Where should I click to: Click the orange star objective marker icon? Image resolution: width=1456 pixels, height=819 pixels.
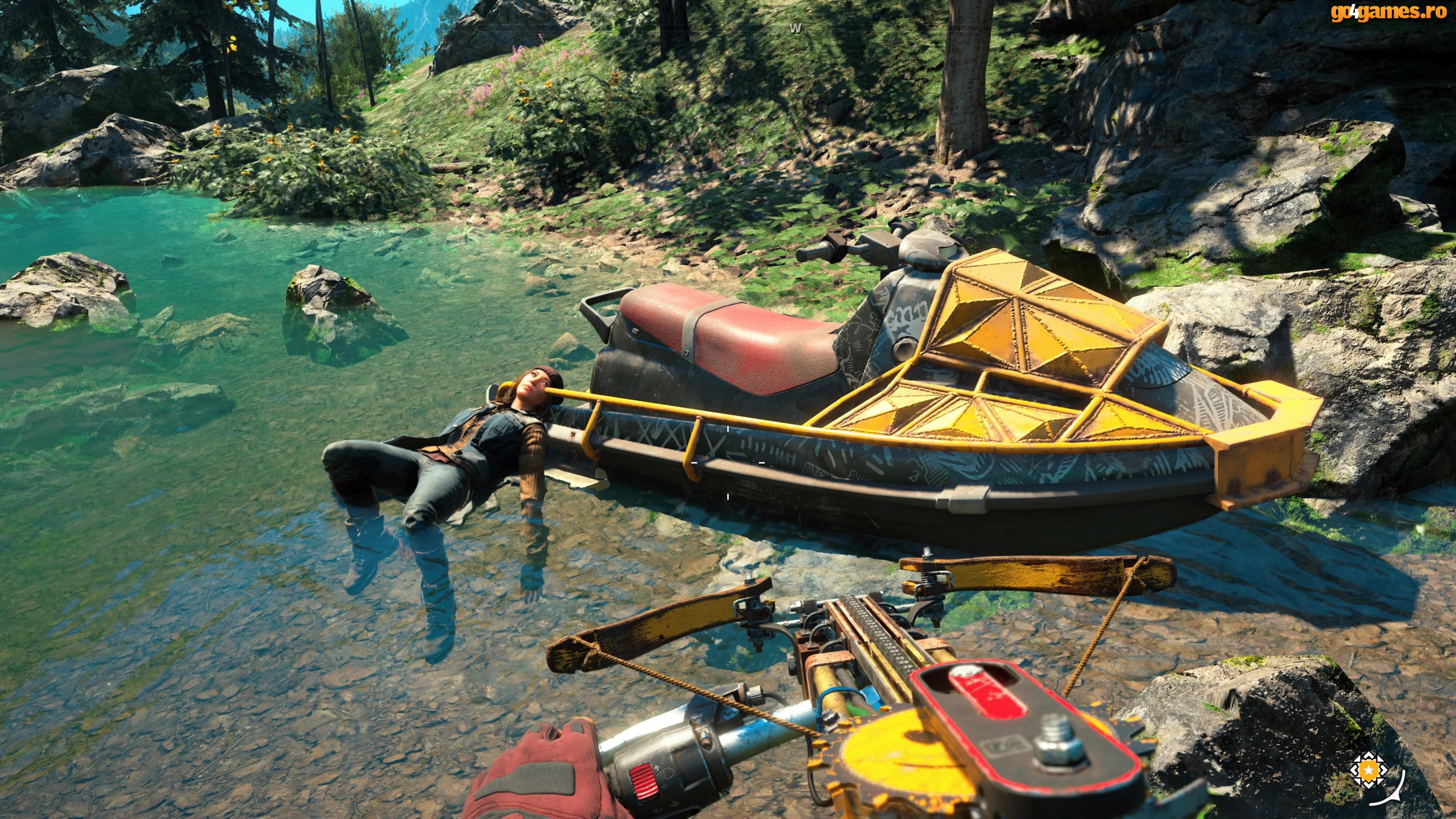click(1363, 769)
